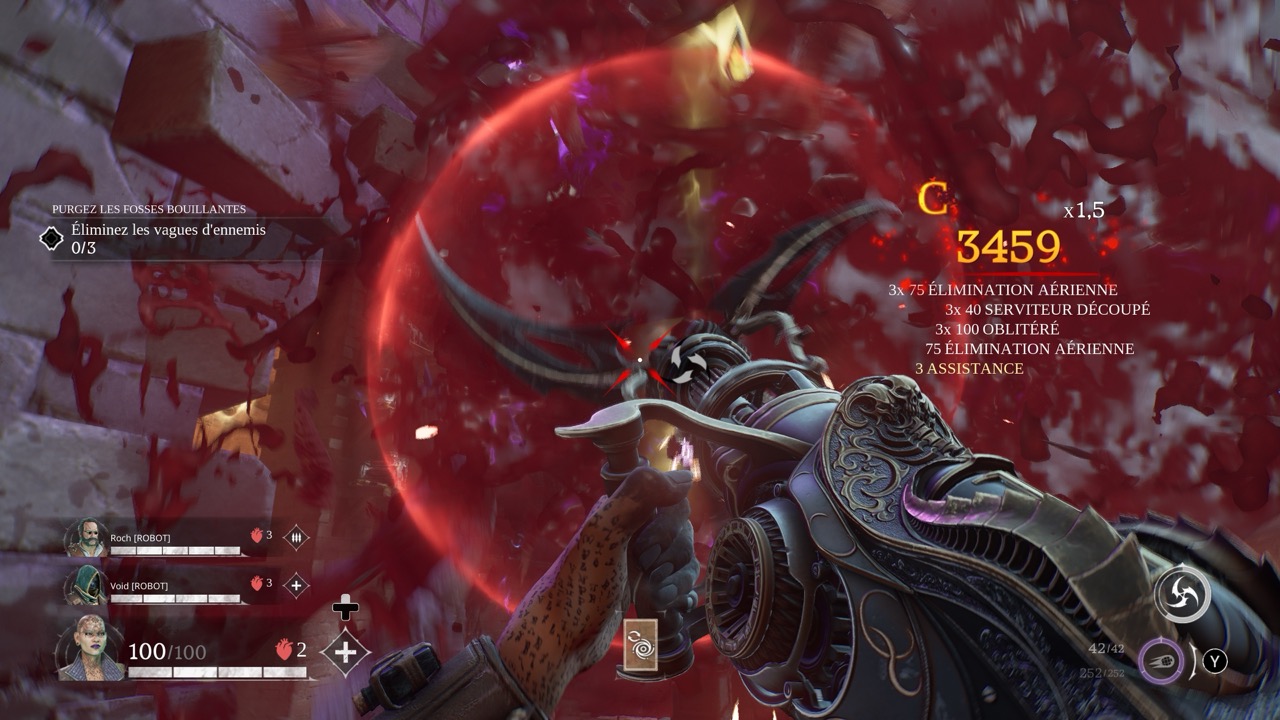Click Roch's bearded portrait
Viewport: 1280px width, 720px height.
tap(85, 539)
